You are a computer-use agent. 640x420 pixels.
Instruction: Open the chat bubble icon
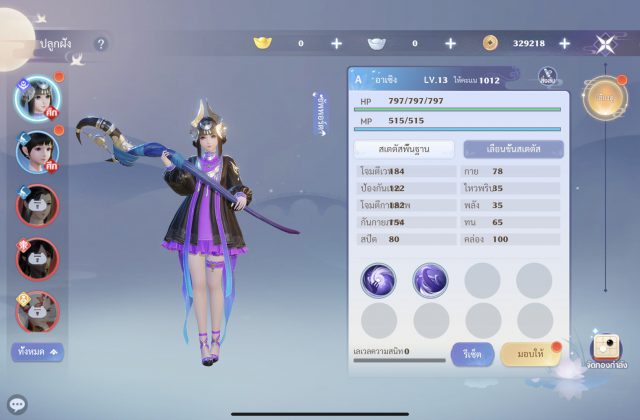tap(17, 404)
